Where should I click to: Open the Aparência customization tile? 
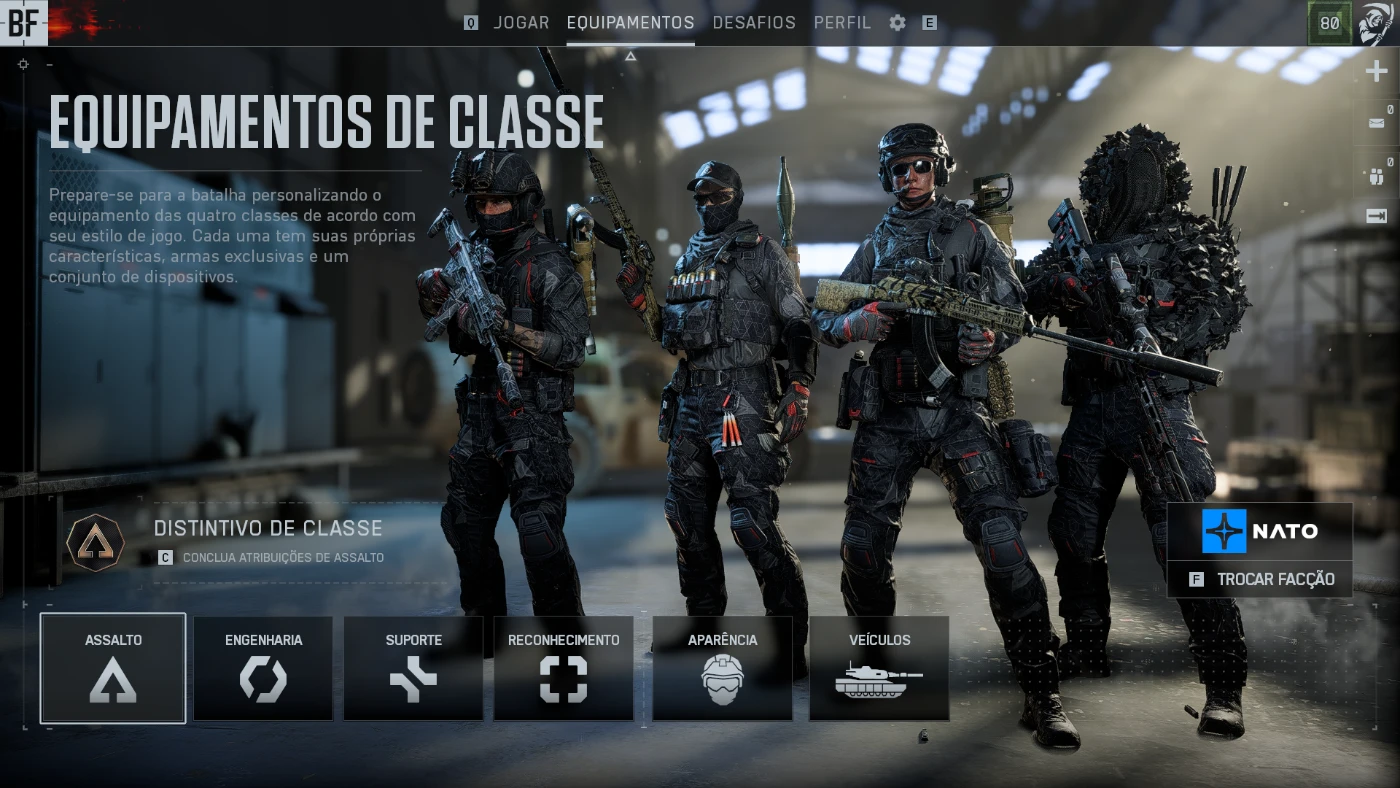pyautogui.click(x=722, y=668)
